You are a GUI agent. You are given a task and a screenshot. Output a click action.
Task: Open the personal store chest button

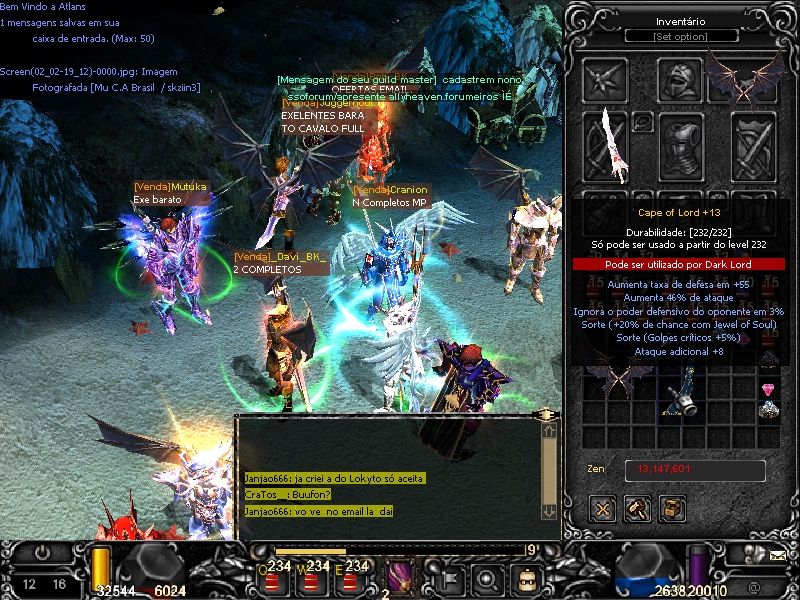pos(672,509)
